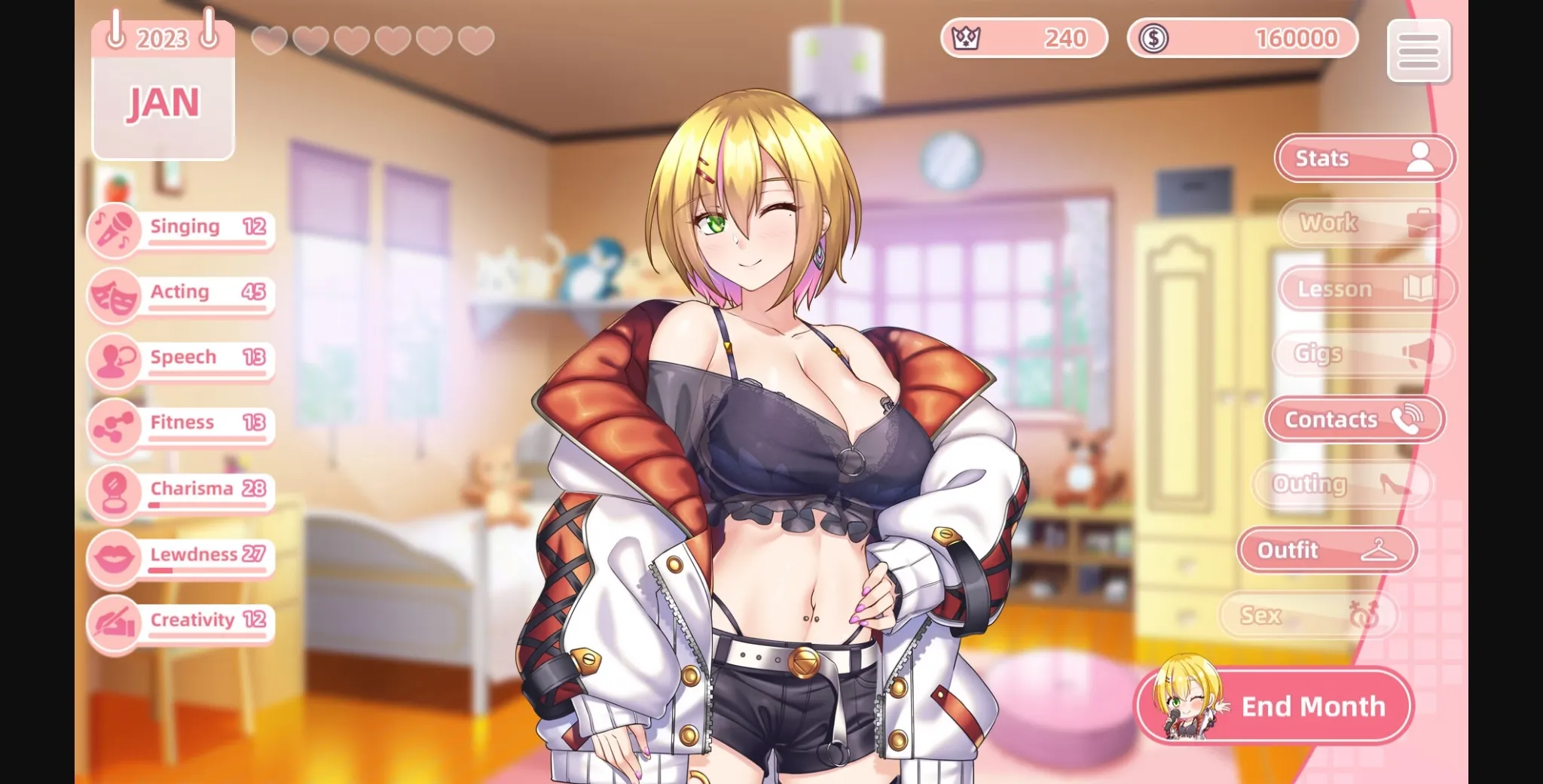1543x784 pixels.
Task: Click the dollar money icon
Action: (1153, 37)
